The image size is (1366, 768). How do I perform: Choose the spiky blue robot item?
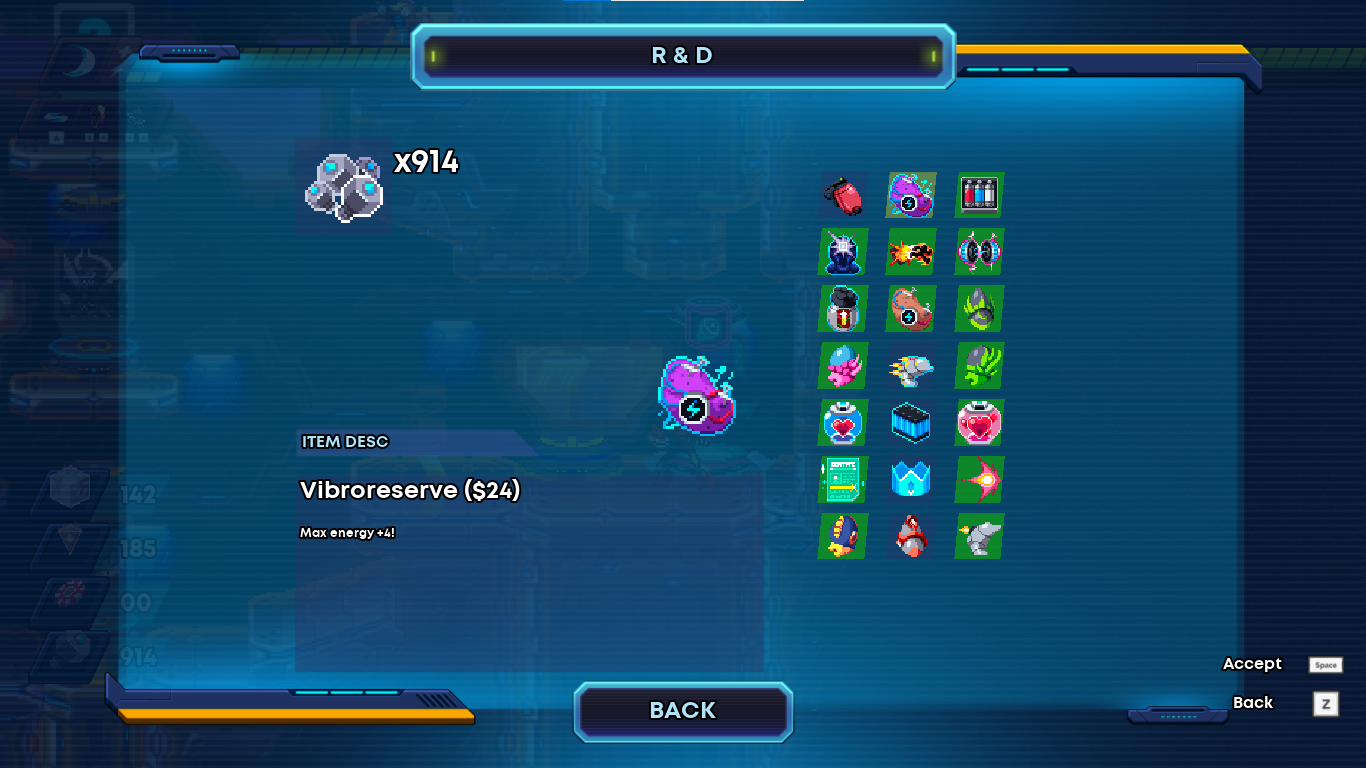(x=843, y=251)
